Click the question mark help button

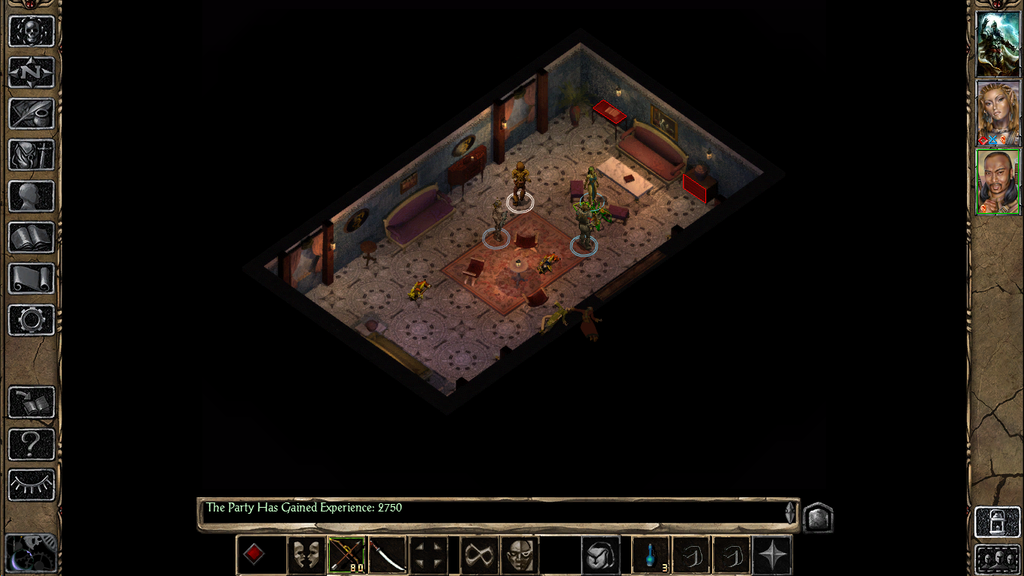tap(31, 444)
